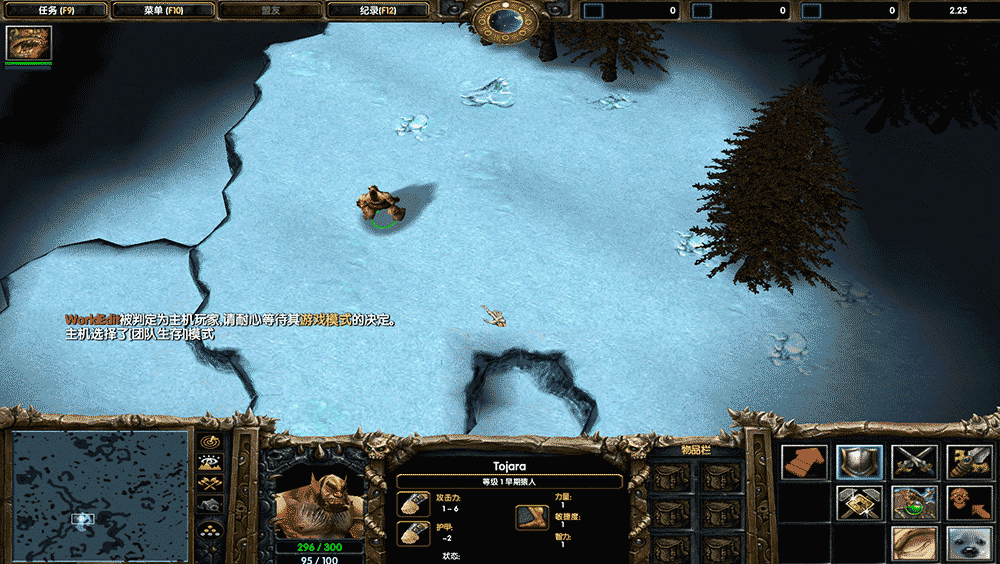Select the crossed hammers ability icon
Screen dimensions: 1000x564
click(859, 502)
